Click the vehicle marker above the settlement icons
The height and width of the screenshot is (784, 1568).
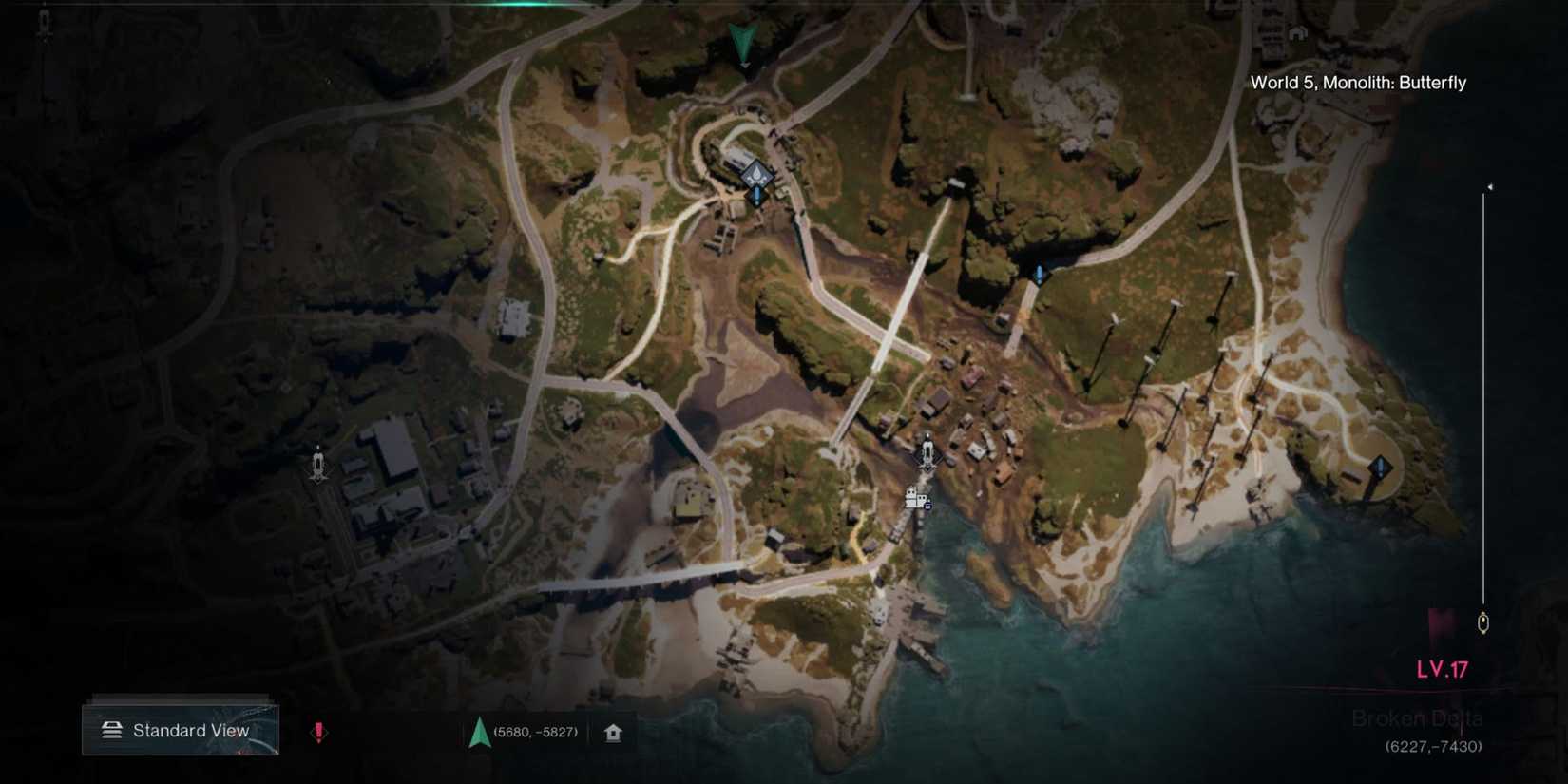pyautogui.click(x=927, y=445)
